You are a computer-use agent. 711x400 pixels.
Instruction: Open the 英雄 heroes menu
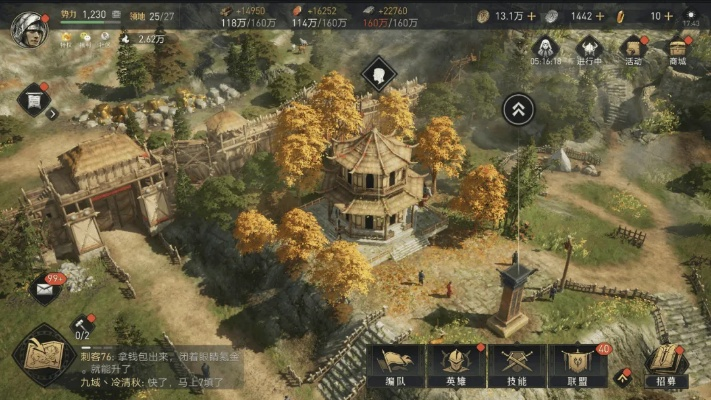click(x=456, y=366)
